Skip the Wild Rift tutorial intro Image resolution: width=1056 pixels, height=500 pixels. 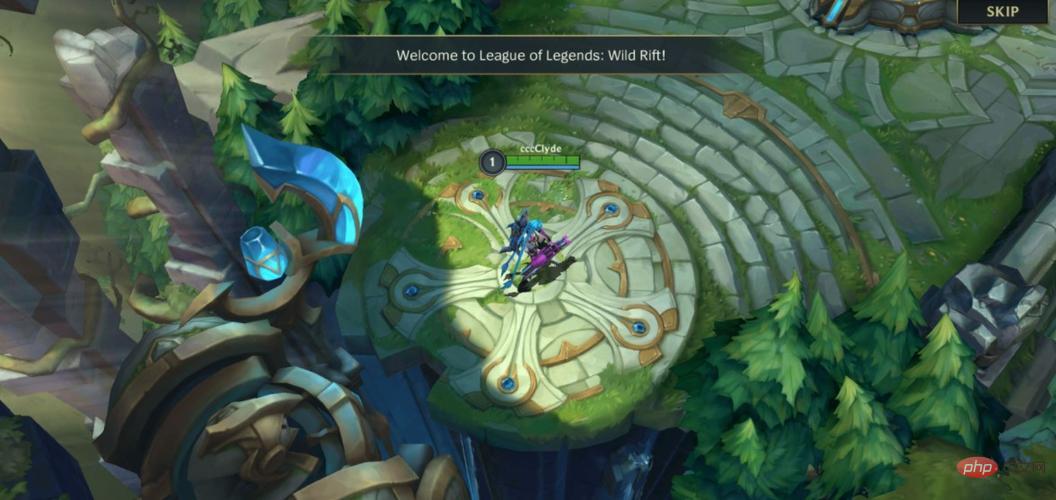click(x=1002, y=12)
